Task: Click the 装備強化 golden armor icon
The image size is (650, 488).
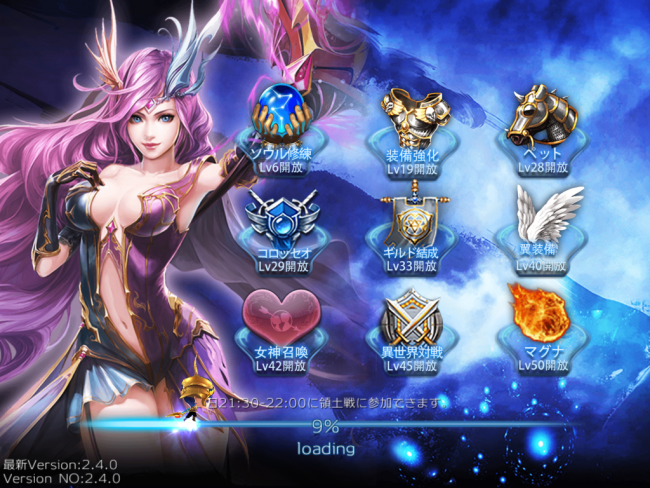Action: 411,117
